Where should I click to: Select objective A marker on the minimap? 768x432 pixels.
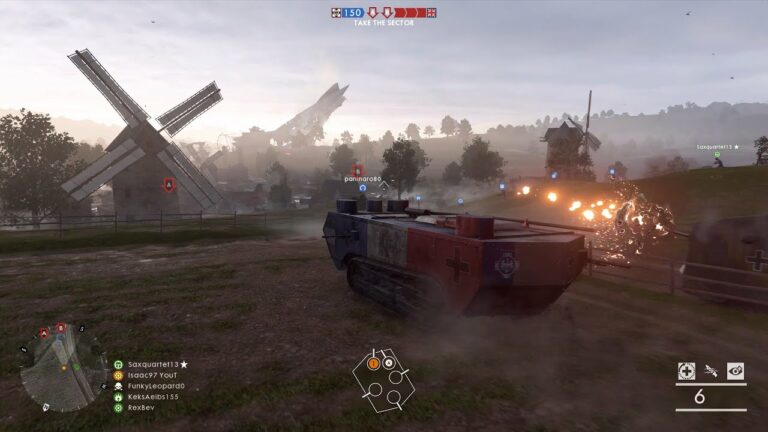[44, 332]
